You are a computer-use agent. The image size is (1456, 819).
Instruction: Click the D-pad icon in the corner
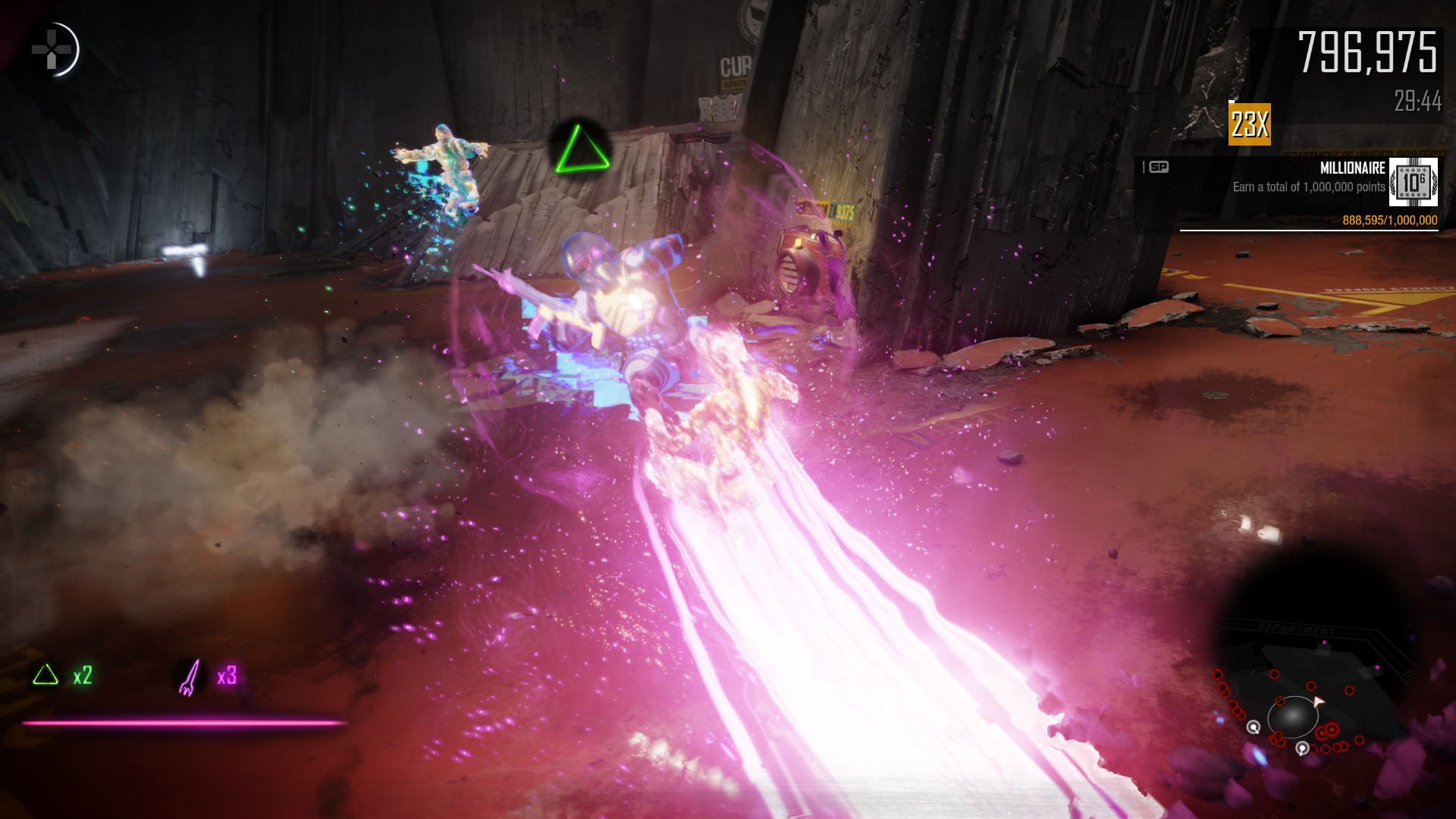[x=52, y=50]
